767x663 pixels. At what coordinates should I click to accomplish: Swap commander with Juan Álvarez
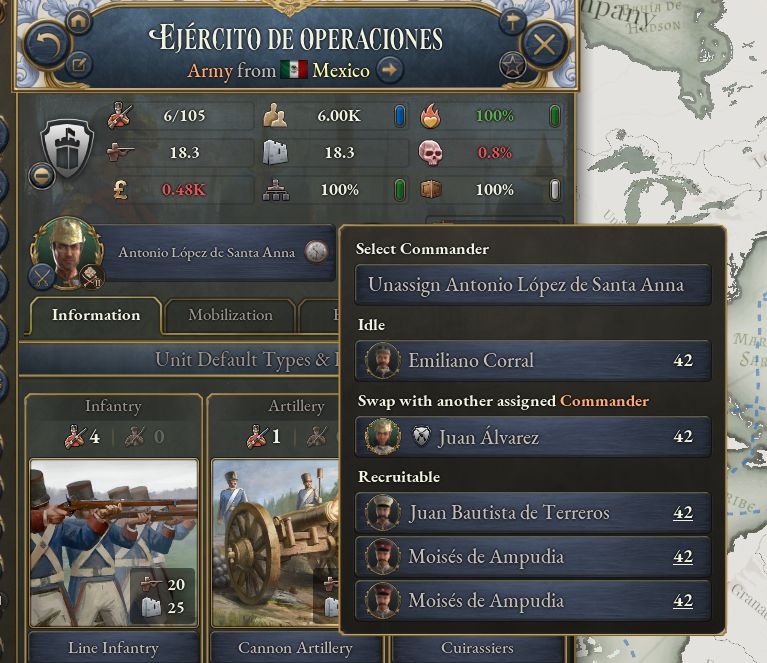pyautogui.click(x=533, y=437)
